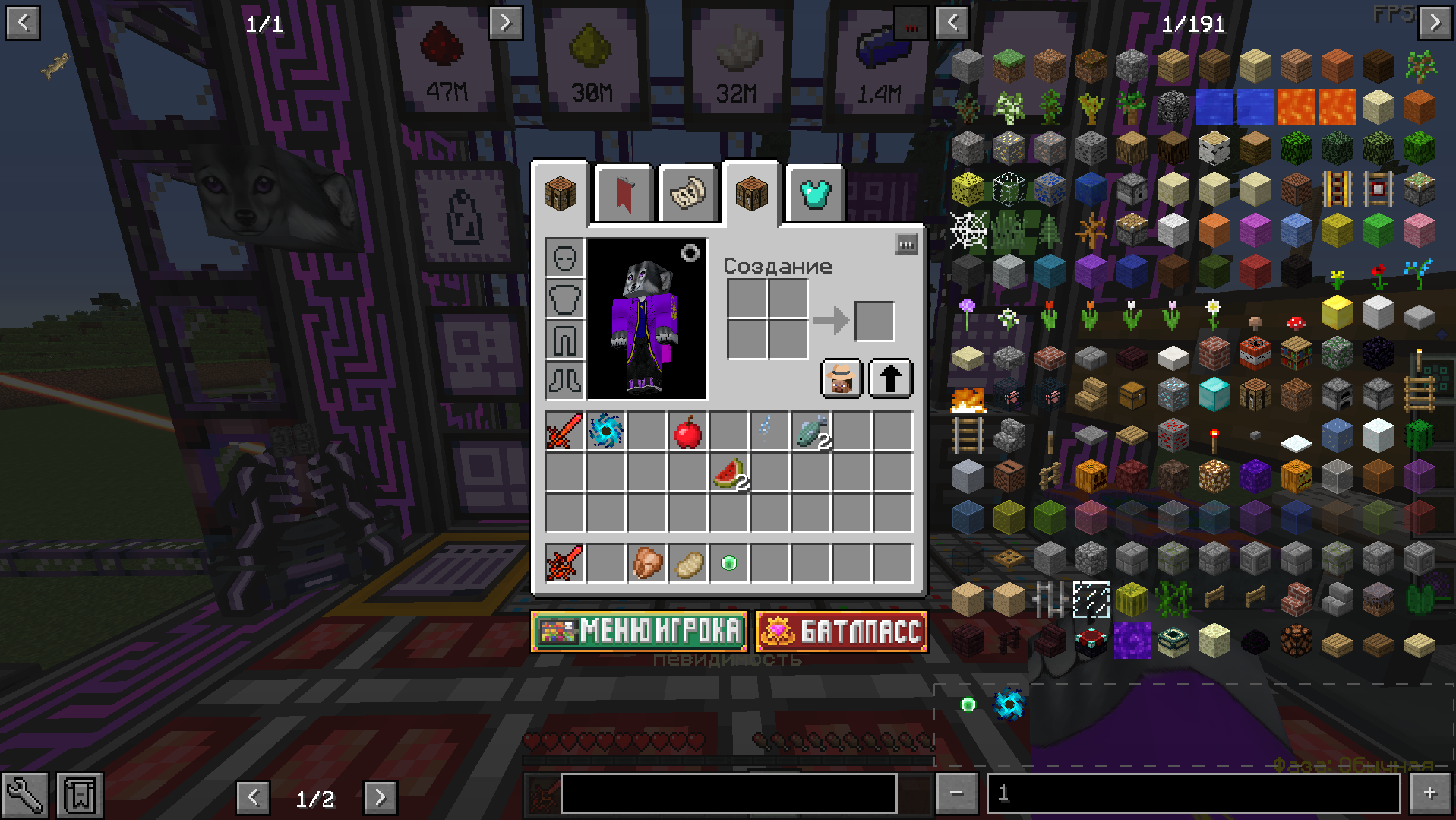Open the МЕНЮ ИГРОКА player menu
The image size is (1456, 820).
pyautogui.click(x=639, y=632)
